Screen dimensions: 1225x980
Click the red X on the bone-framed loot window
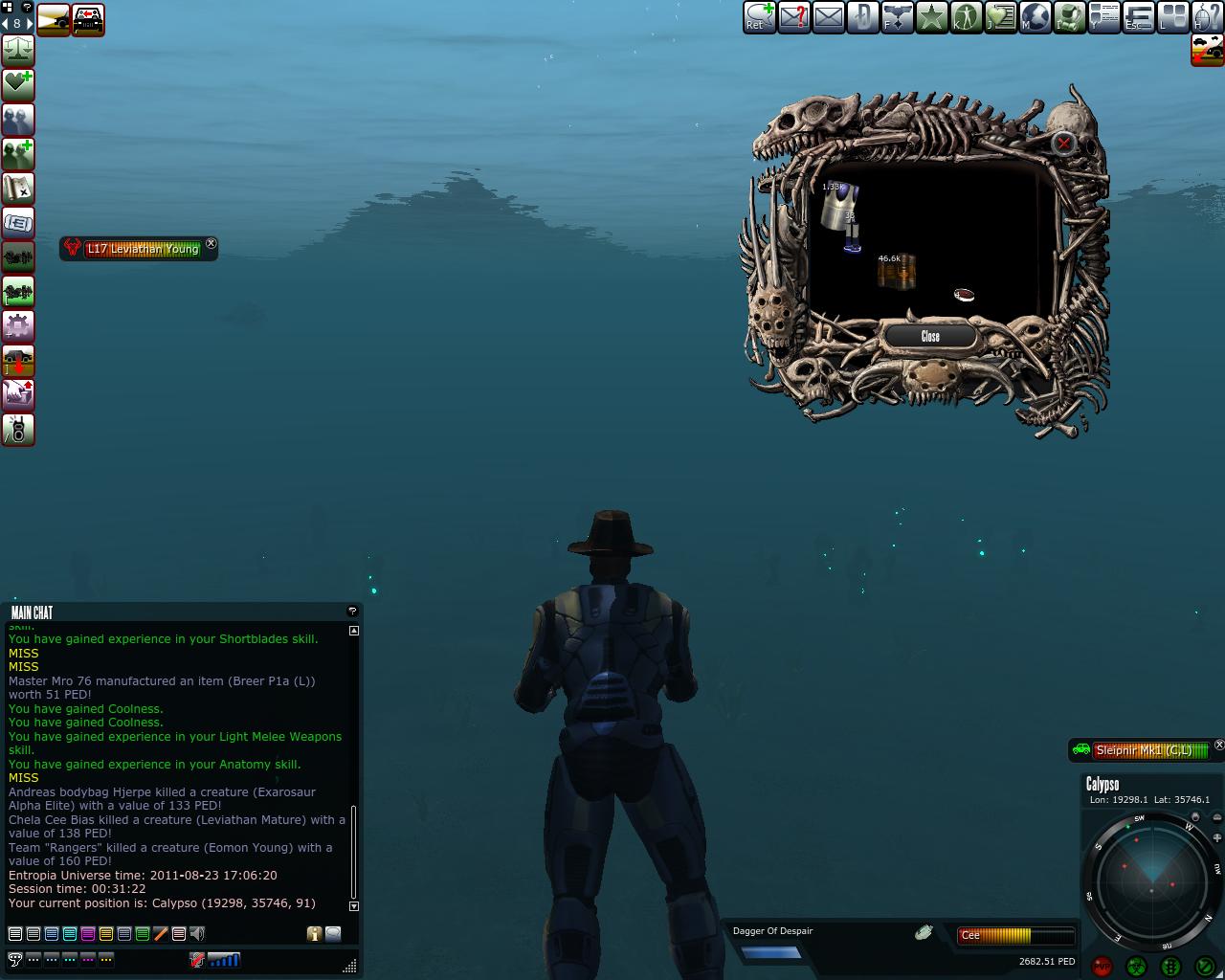click(1063, 144)
